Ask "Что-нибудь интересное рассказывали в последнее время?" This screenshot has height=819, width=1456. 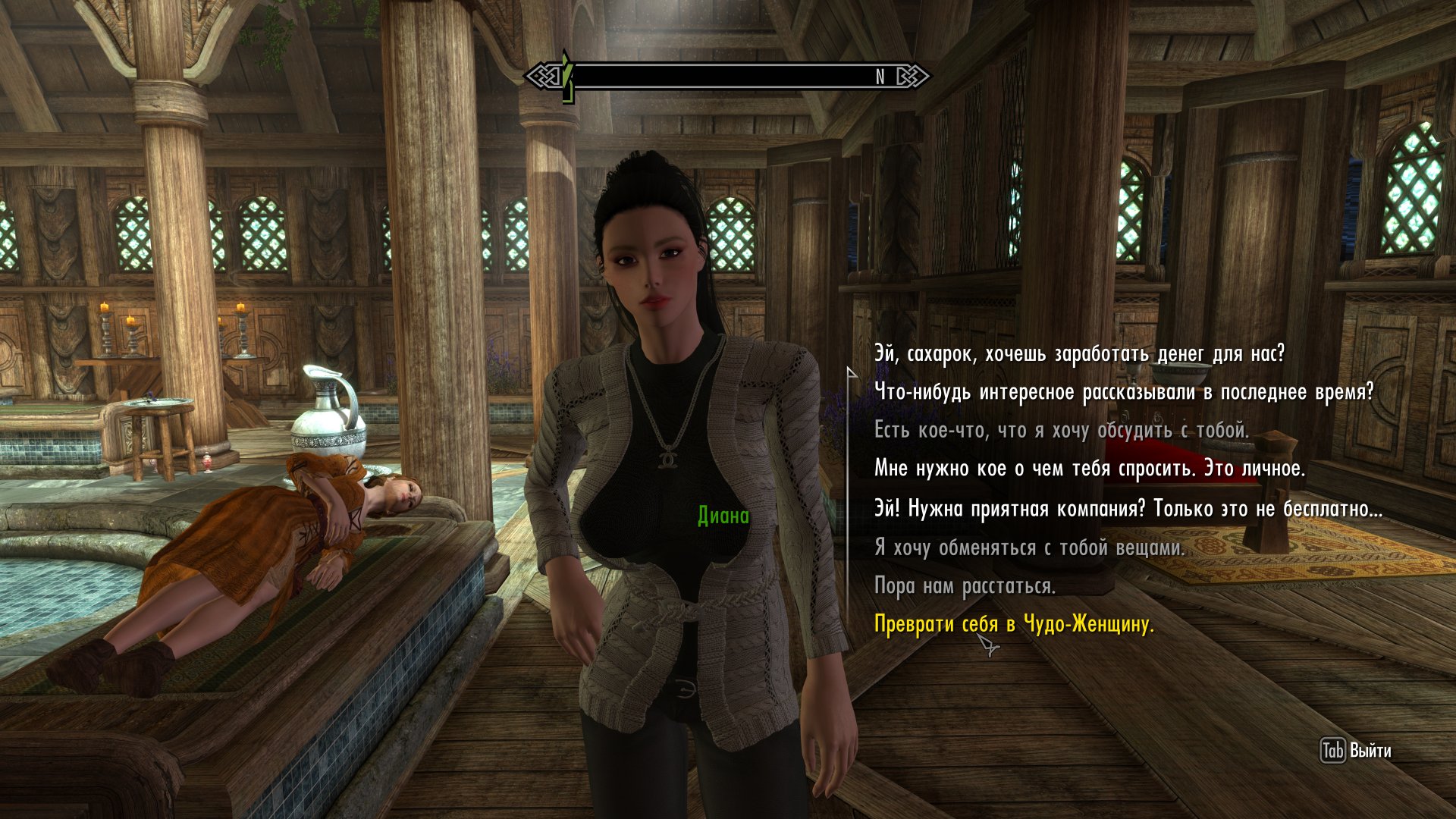1123,393
